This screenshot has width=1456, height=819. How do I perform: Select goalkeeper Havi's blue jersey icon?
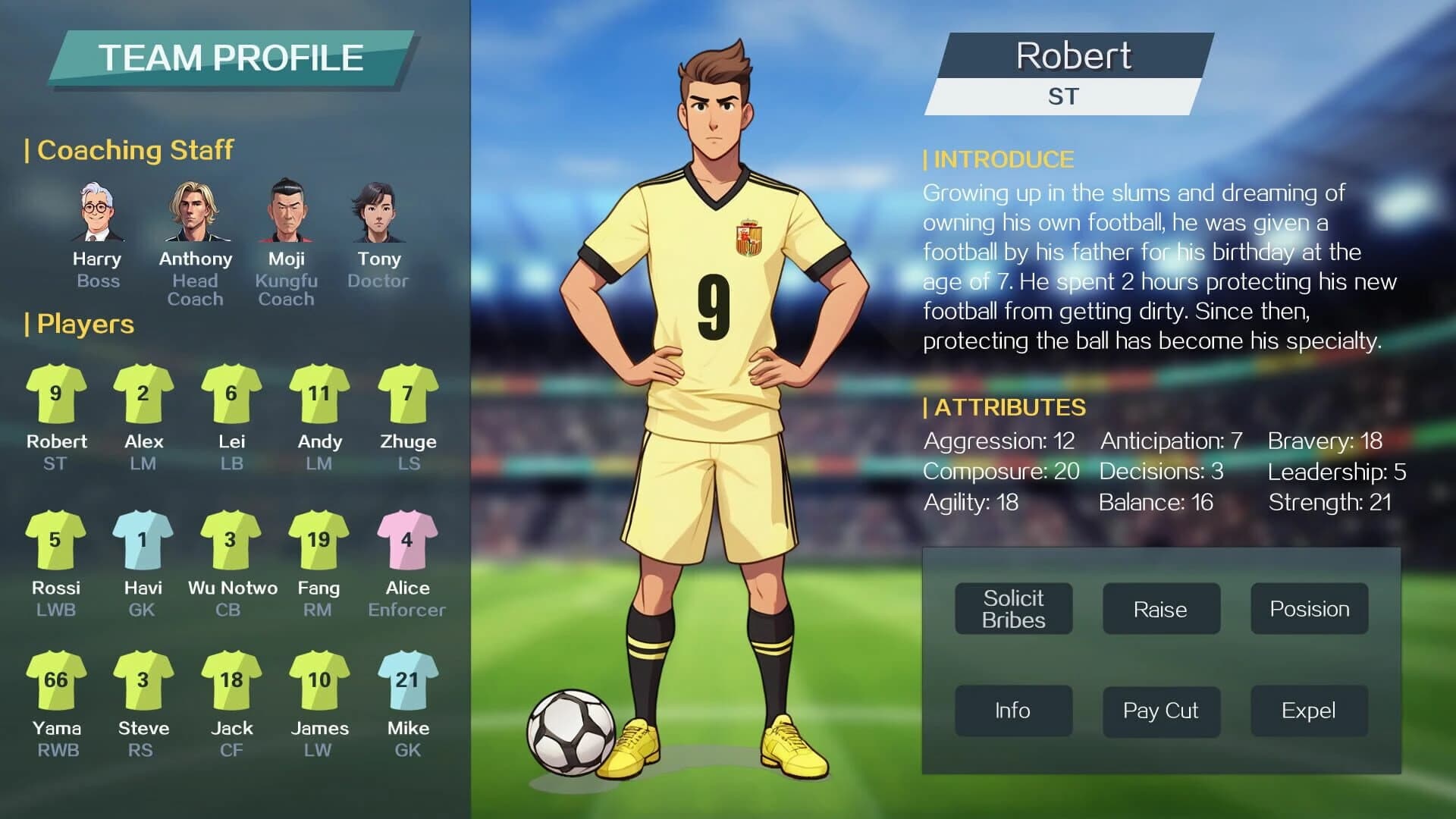coord(143,540)
